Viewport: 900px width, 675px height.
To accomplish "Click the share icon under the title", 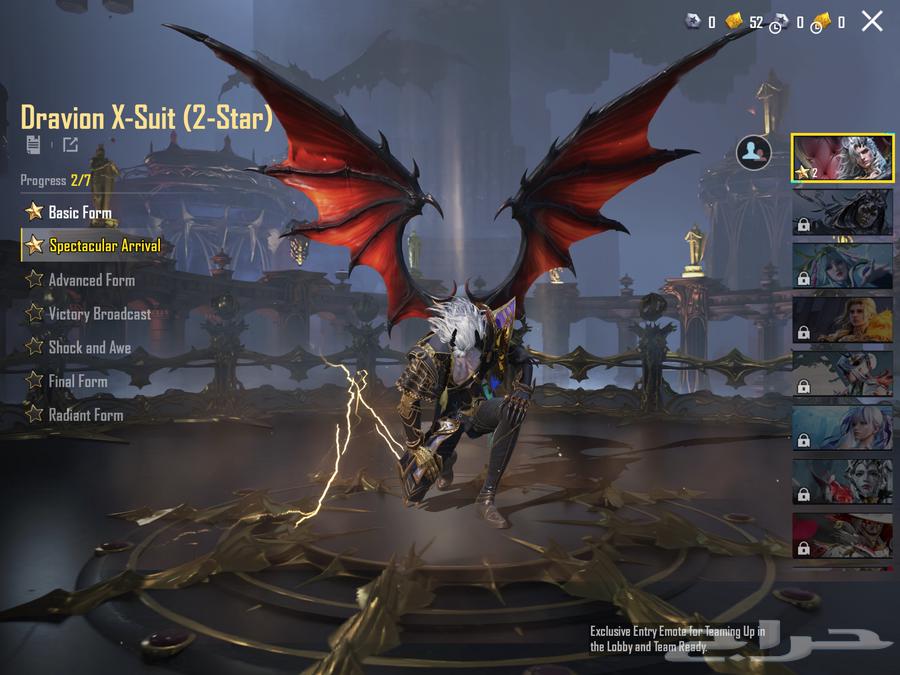I will pyautogui.click(x=70, y=146).
